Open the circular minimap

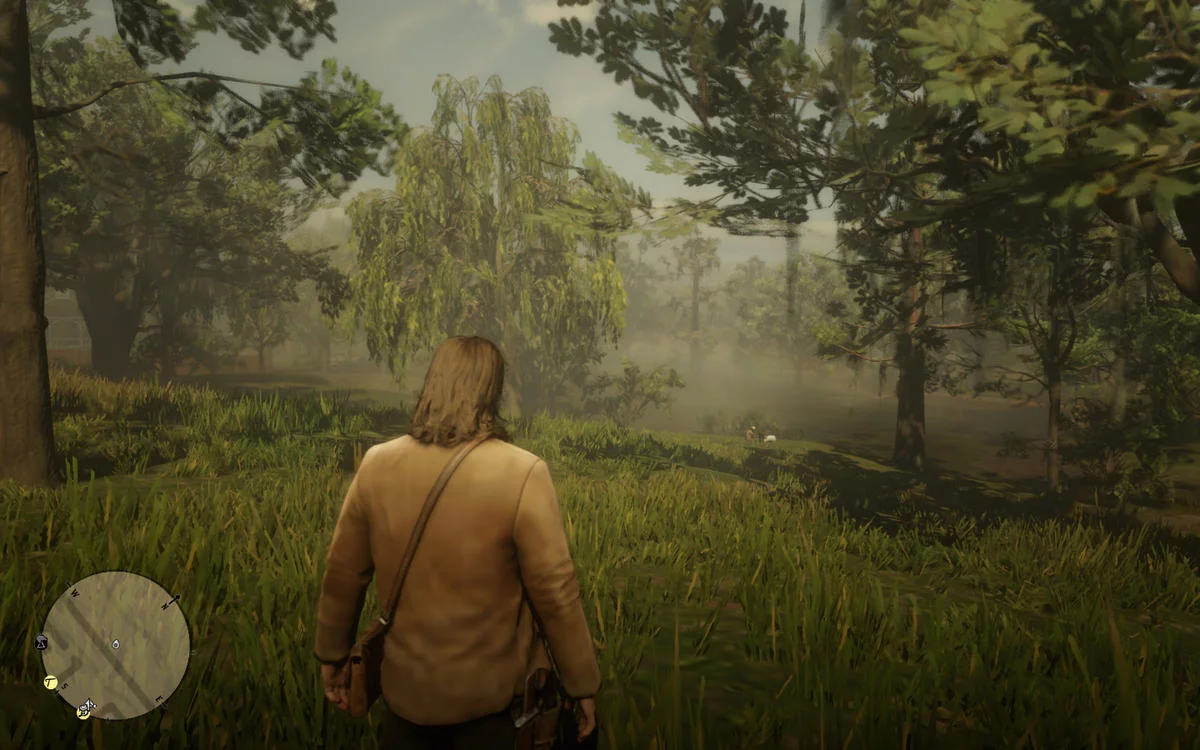pyautogui.click(x=115, y=645)
